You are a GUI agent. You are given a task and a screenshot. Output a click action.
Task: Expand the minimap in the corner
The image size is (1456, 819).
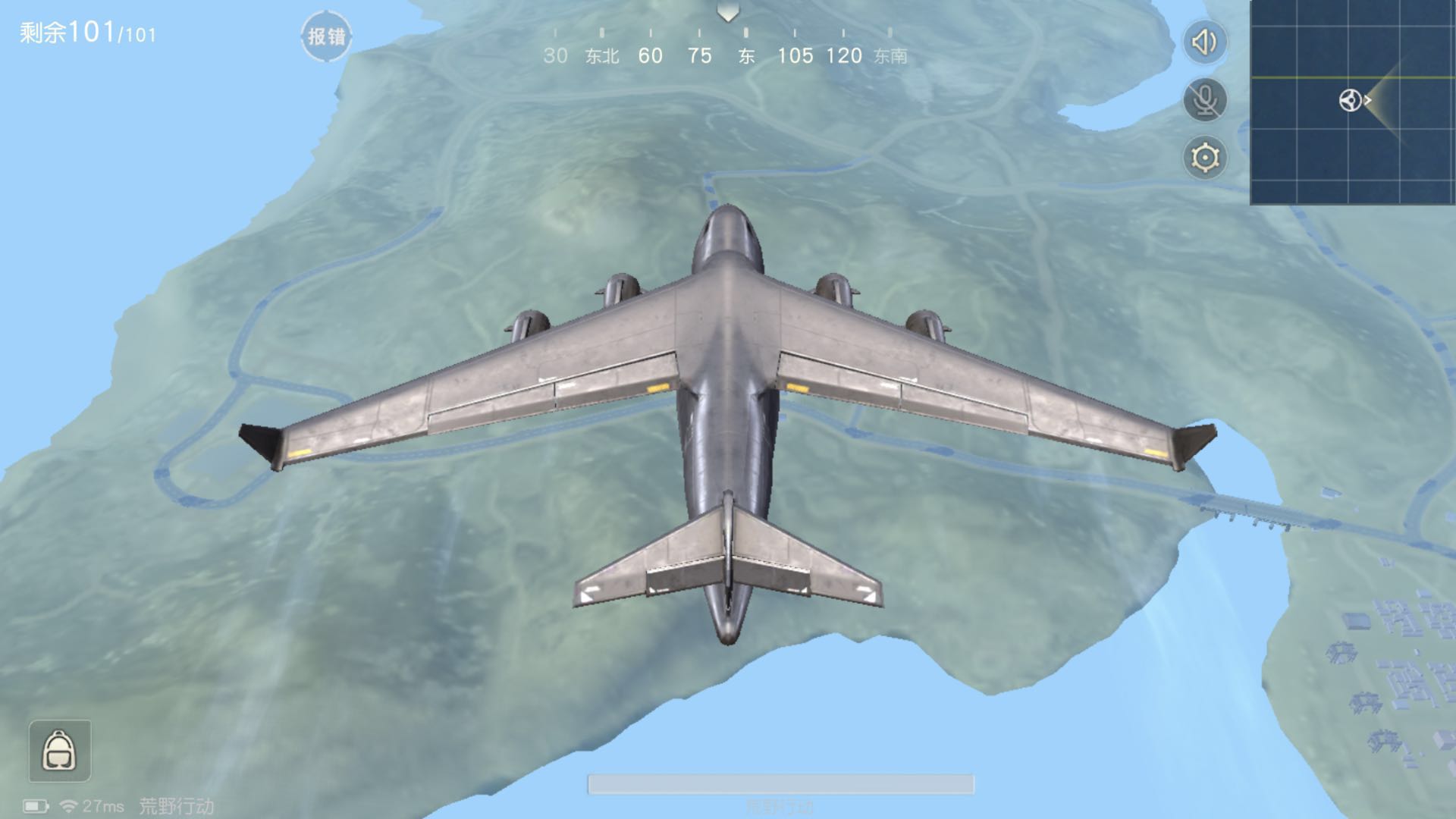point(1352,102)
